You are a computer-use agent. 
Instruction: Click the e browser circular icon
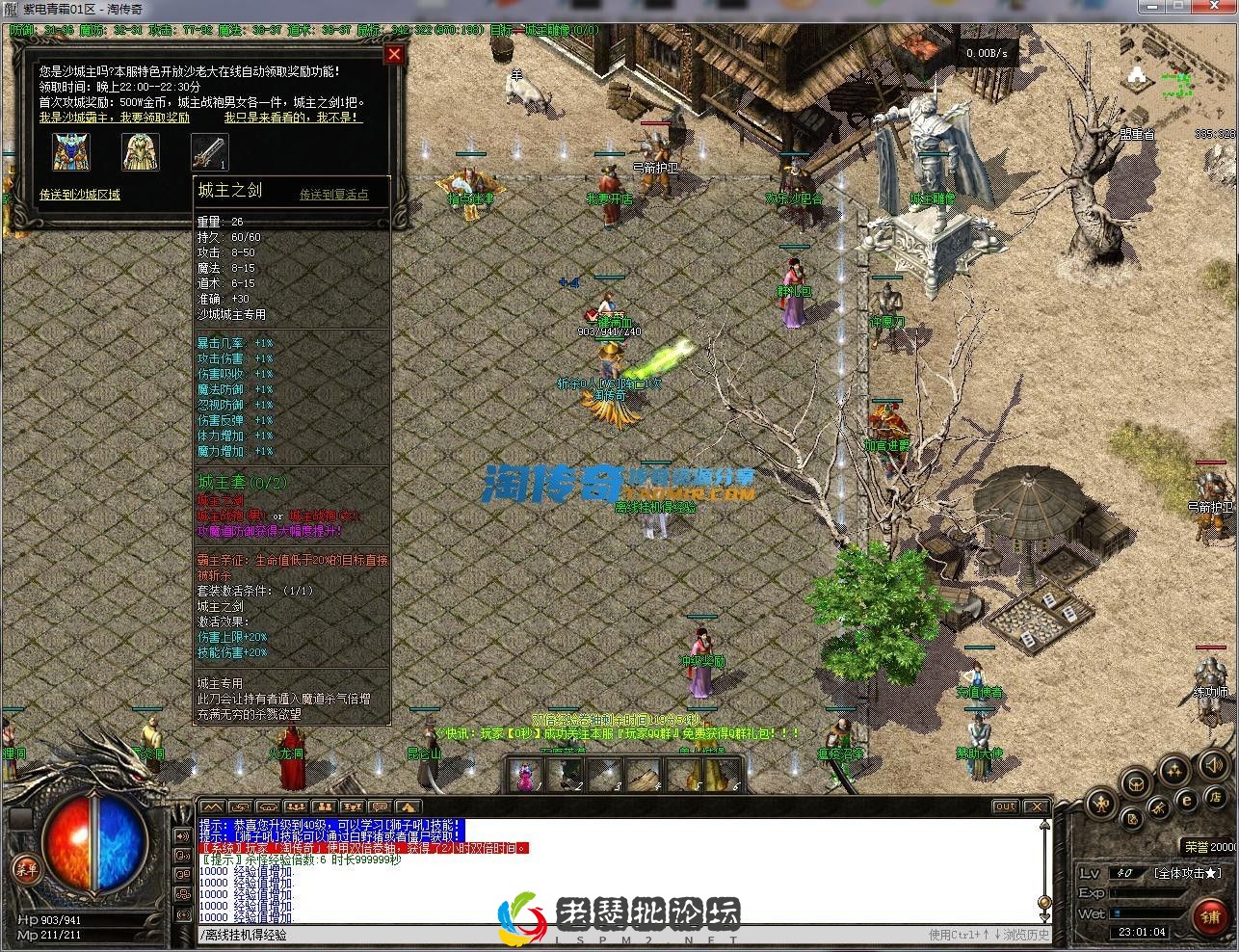1186,800
